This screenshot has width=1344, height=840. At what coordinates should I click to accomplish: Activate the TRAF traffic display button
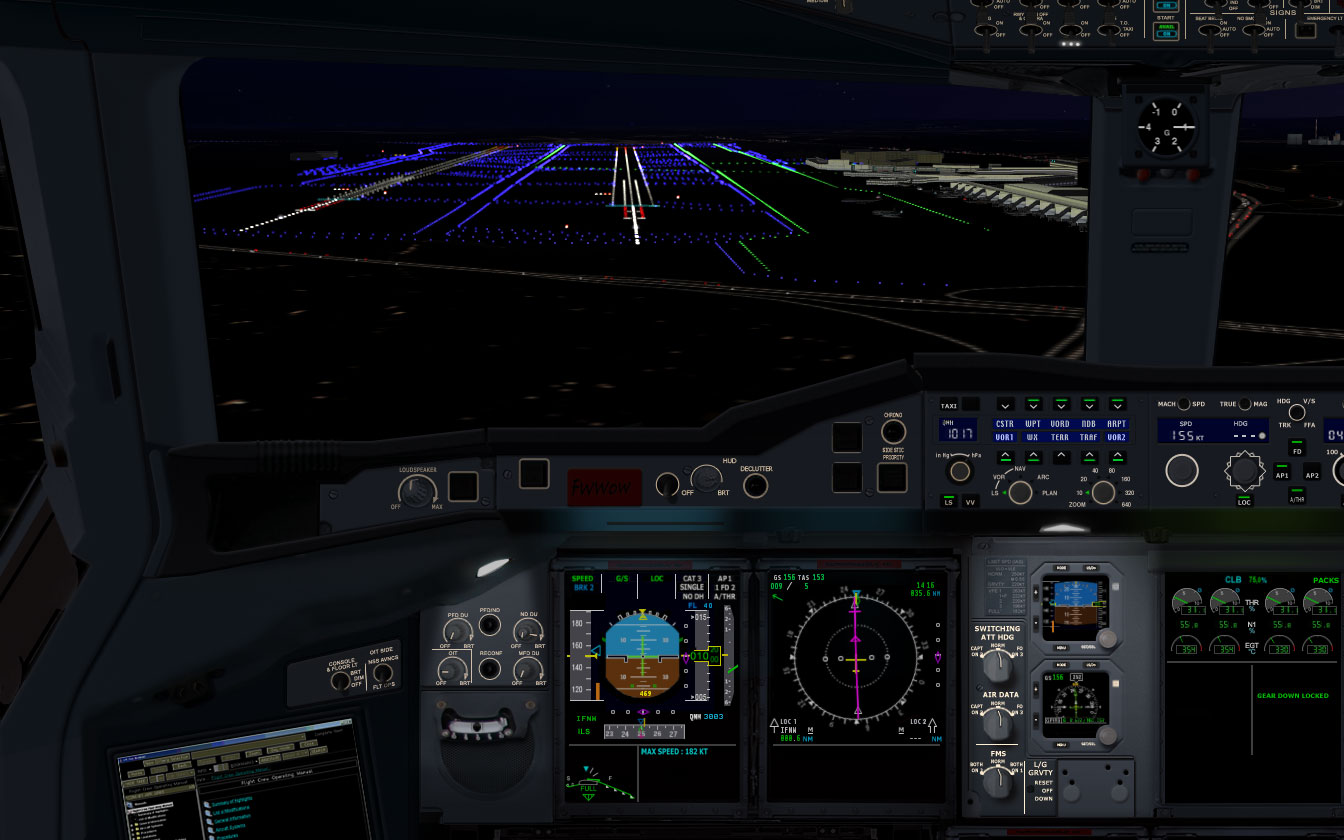[1087, 437]
